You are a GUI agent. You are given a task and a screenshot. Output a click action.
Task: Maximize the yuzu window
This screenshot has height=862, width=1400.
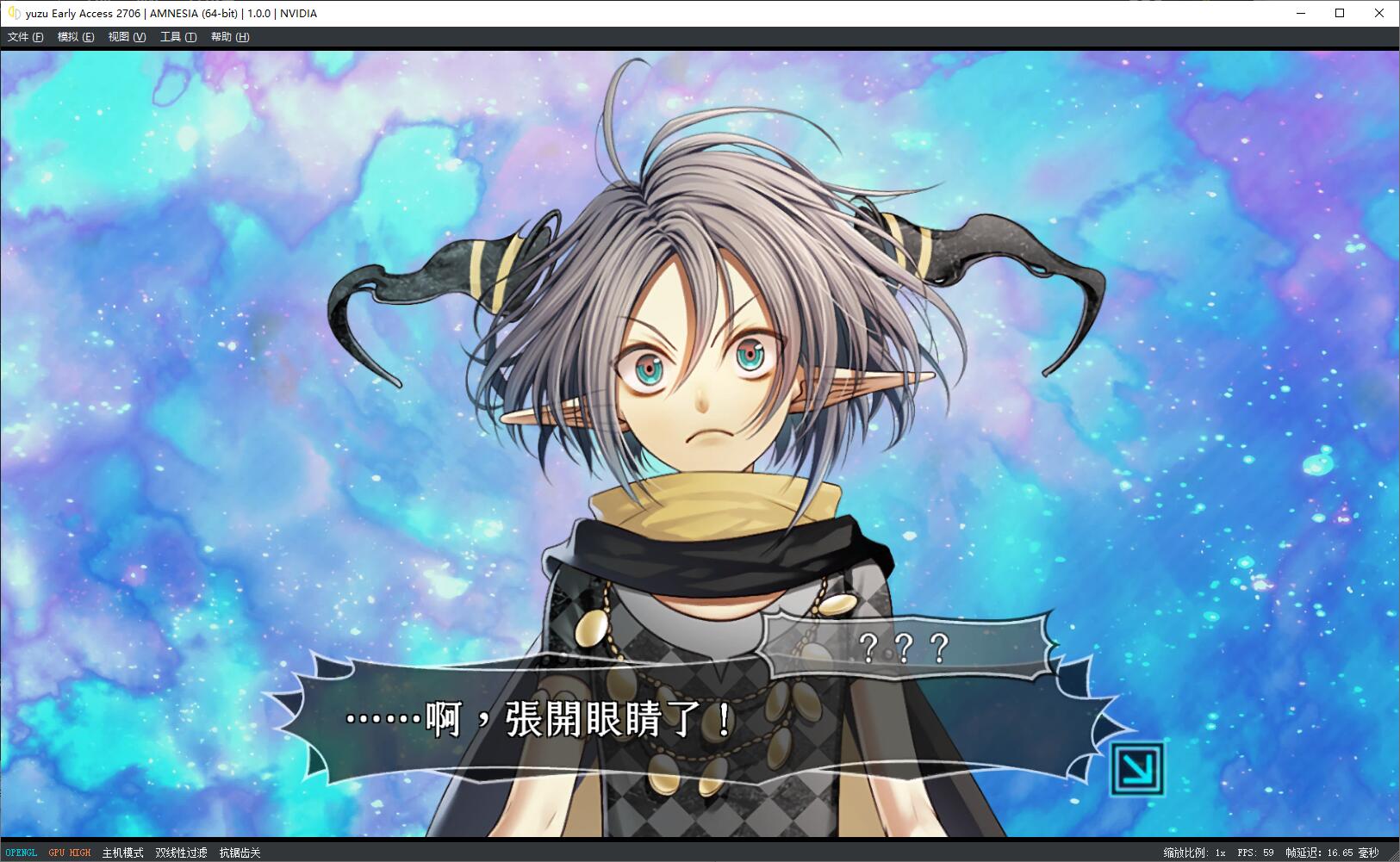(x=1339, y=13)
